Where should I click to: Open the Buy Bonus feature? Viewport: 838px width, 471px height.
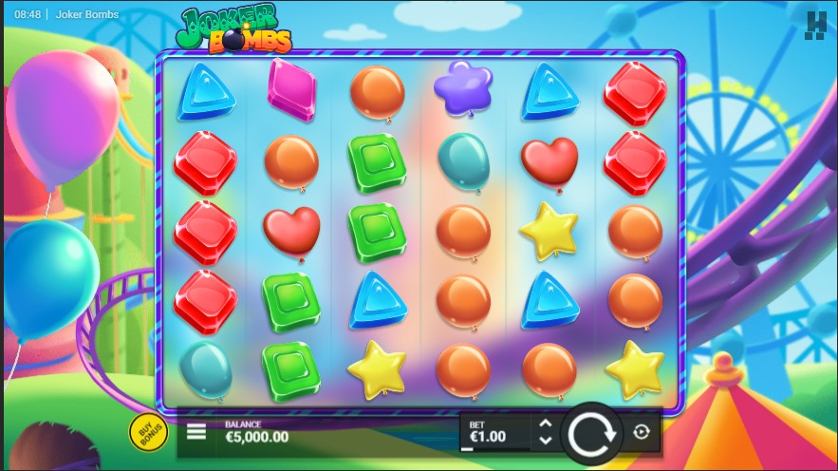[x=146, y=431]
